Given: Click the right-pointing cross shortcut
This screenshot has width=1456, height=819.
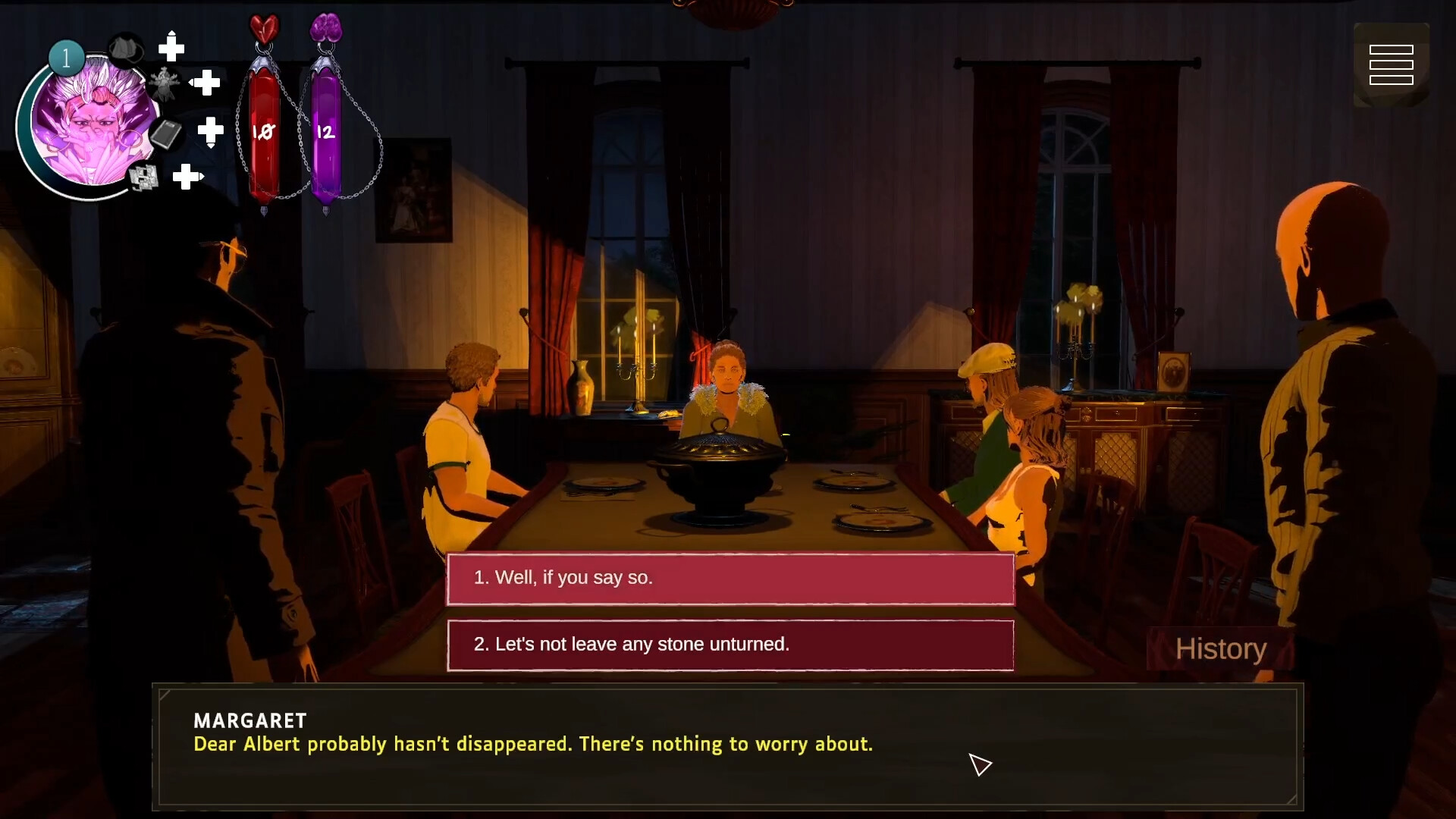Looking at the screenshot, I should tap(187, 177).
